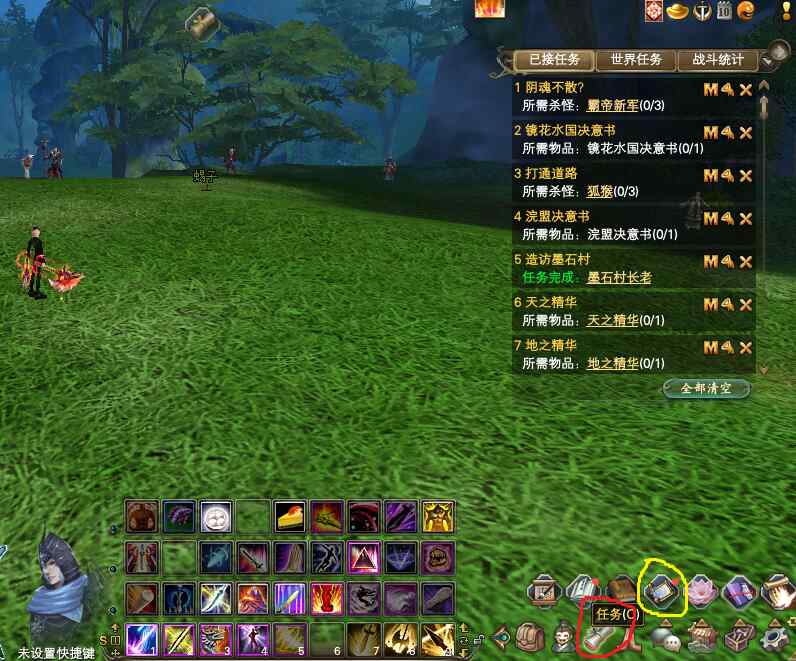
Task: Use the cheese cake item slot
Action: [x=290, y=516]
